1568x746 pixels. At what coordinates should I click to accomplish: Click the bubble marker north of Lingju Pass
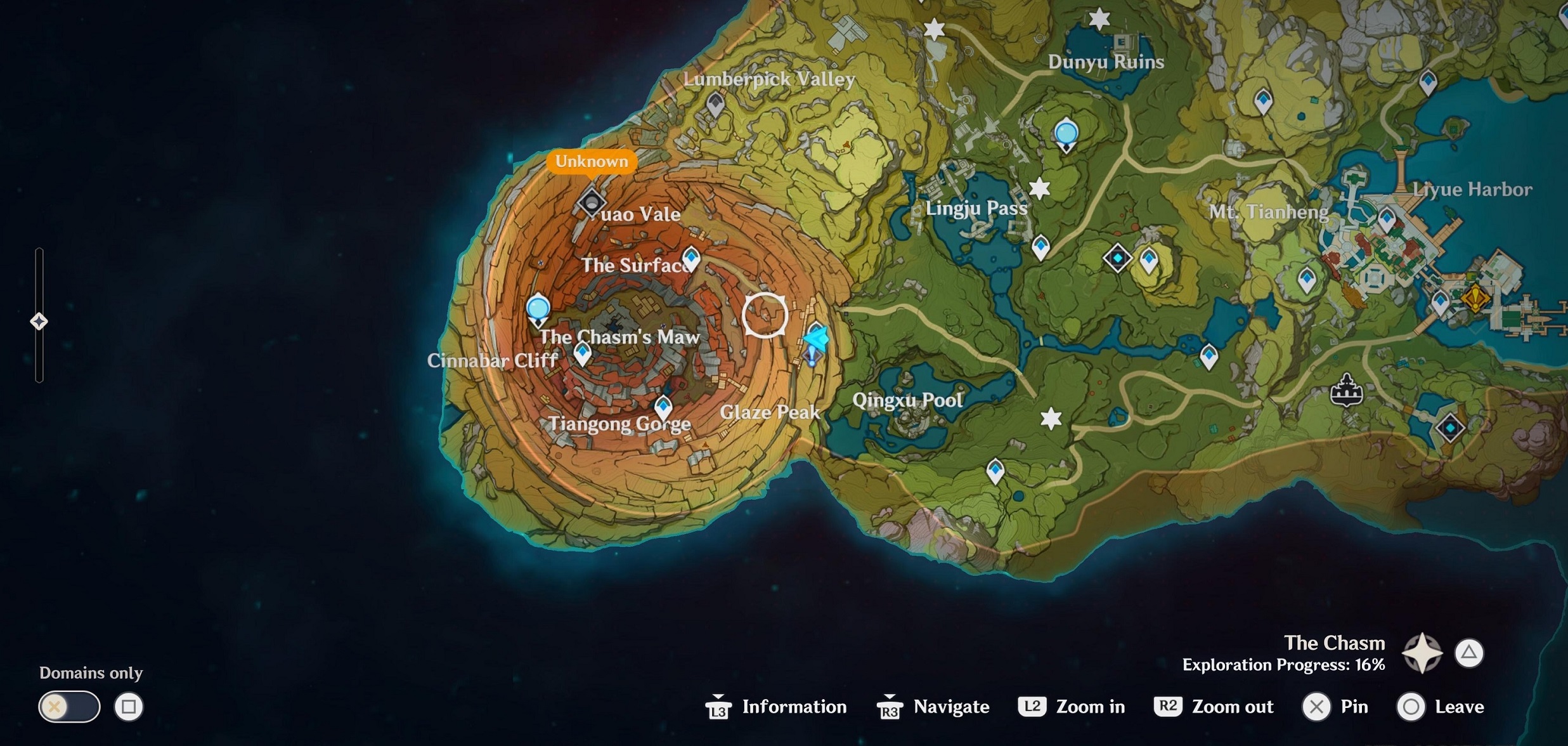coord(1066,133)
